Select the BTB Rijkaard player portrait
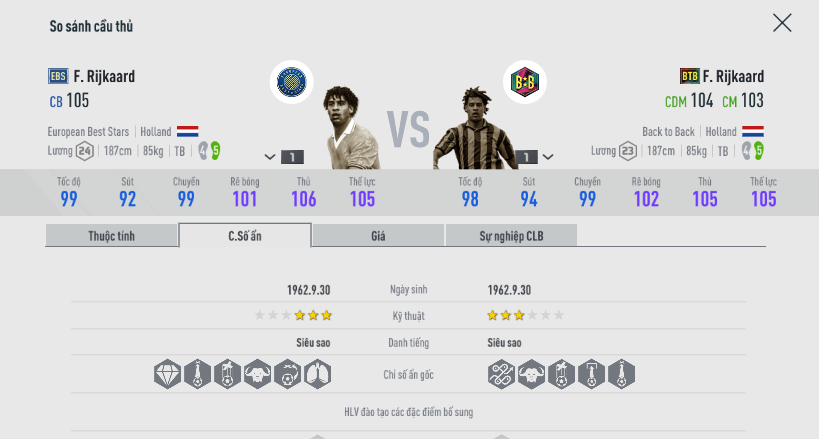 (470, 130)
